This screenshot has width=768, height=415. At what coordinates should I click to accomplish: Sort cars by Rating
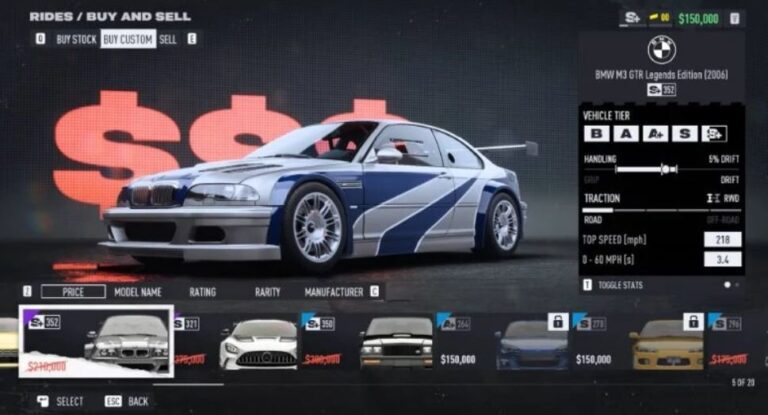(203, 292)
